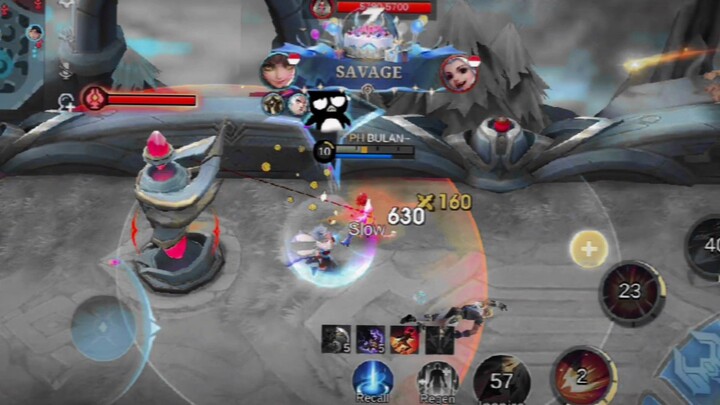Tap the yellow plus skill upgrade button
This screenshot has height=405, width=720.
[x=588, y=248]
